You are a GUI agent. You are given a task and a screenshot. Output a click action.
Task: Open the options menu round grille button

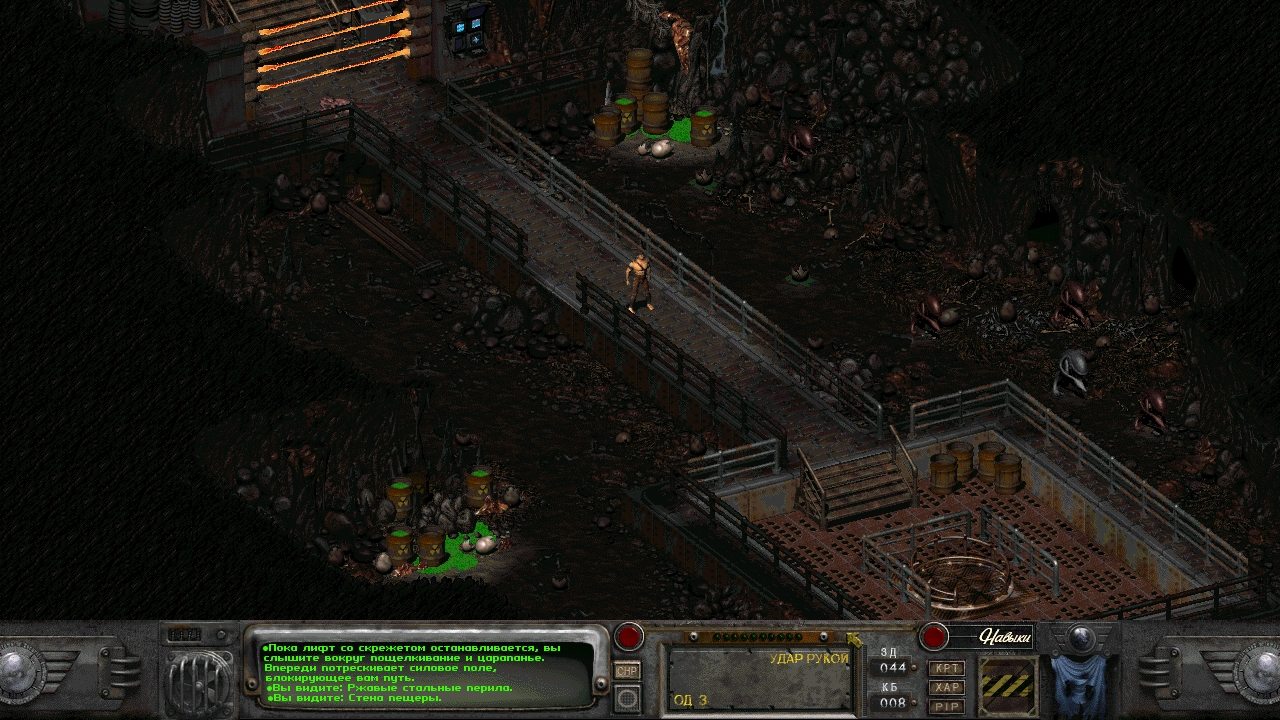tap(627, 698)
